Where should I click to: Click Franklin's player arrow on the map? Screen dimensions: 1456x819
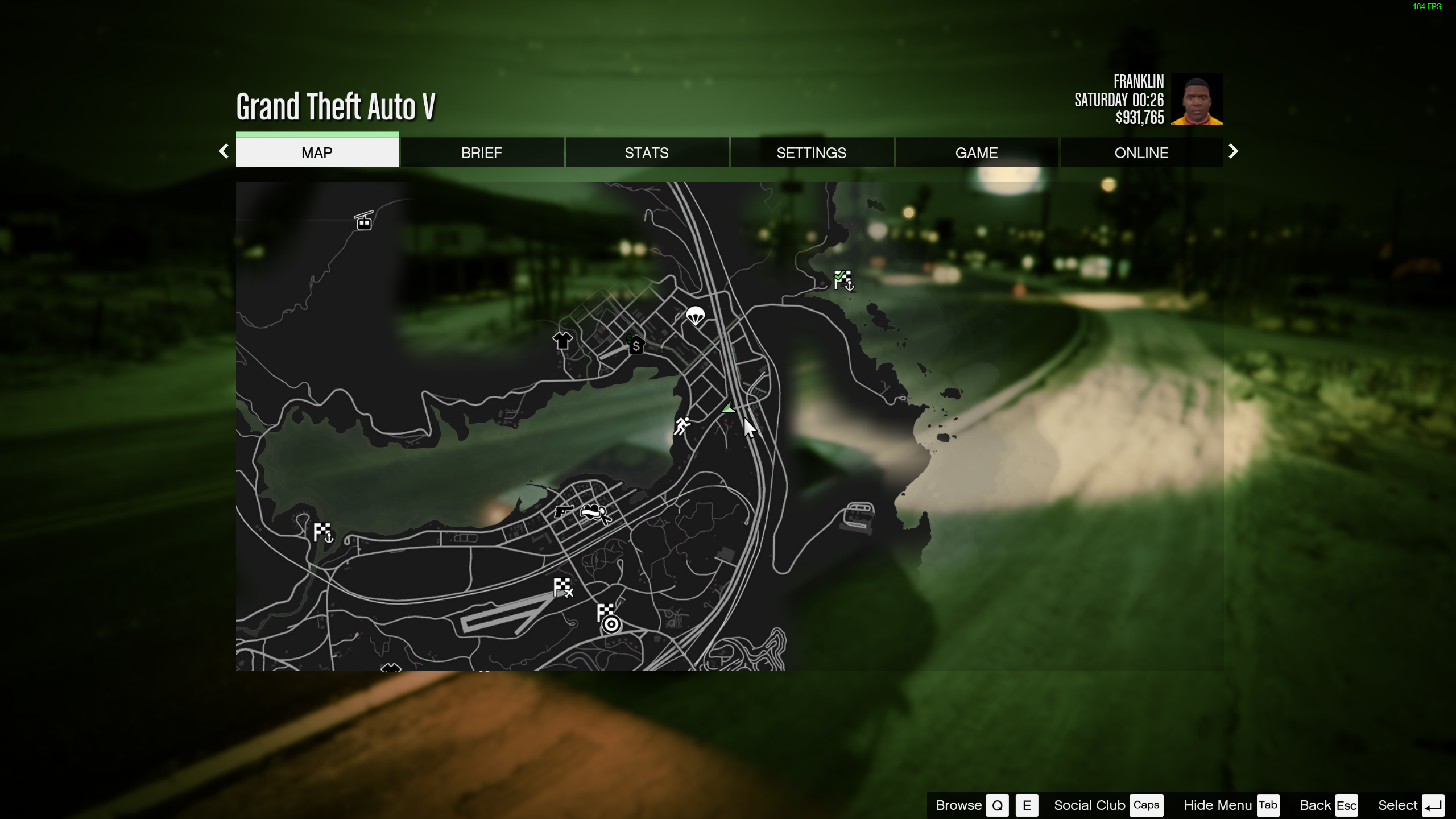728,408
